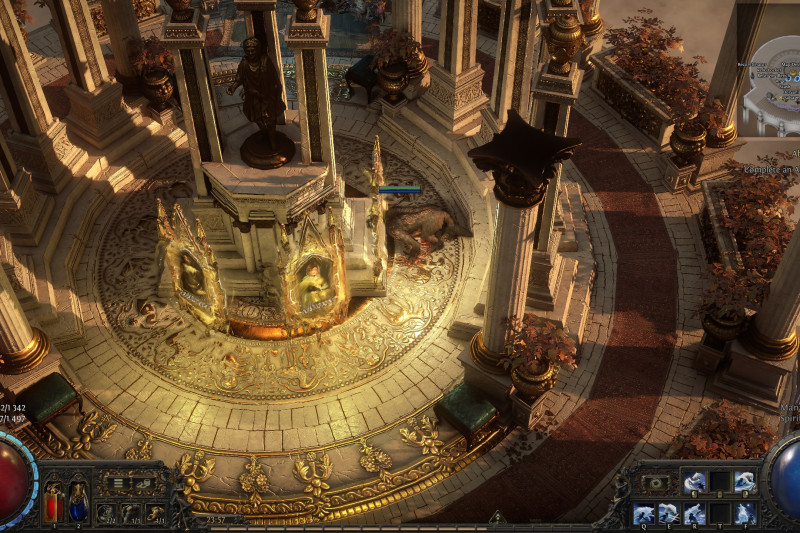Screen dimensions: 800x533
Task: Activate the skill bound to E
Action: click(x=668, y=514)
